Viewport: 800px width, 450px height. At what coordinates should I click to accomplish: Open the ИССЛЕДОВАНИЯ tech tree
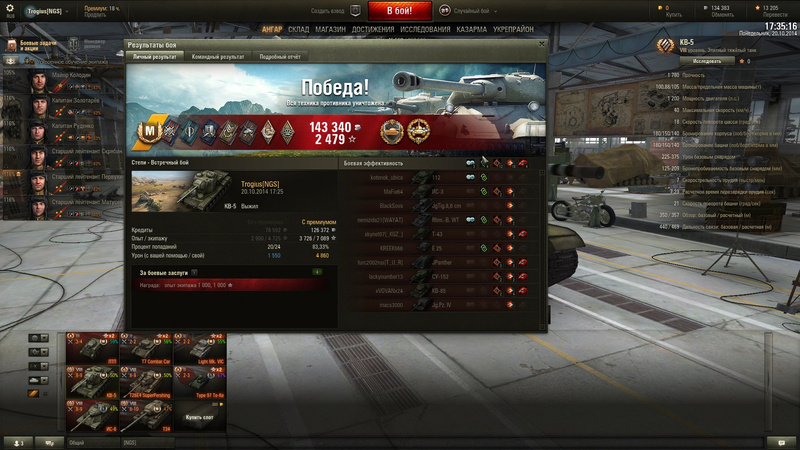pos(425,29)
